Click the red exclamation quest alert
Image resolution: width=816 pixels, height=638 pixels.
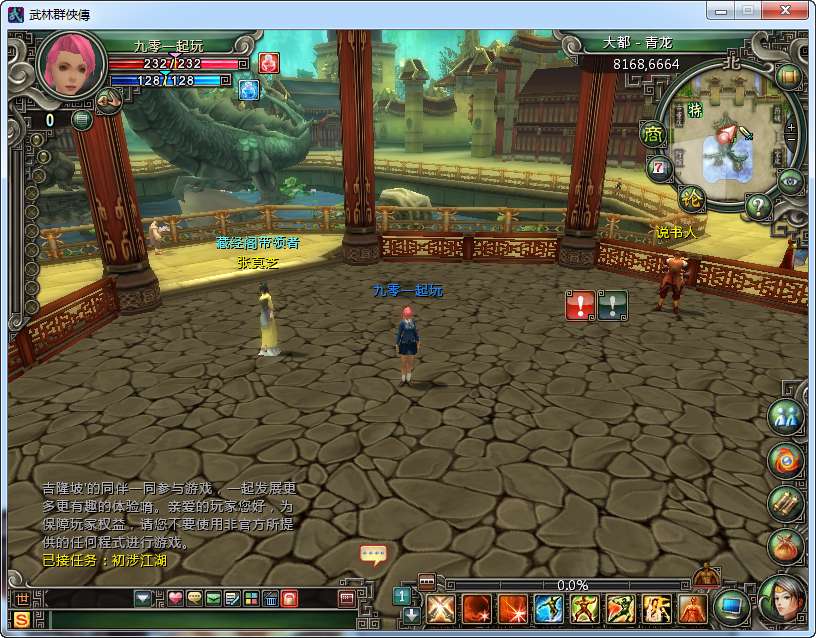point(580,305)
